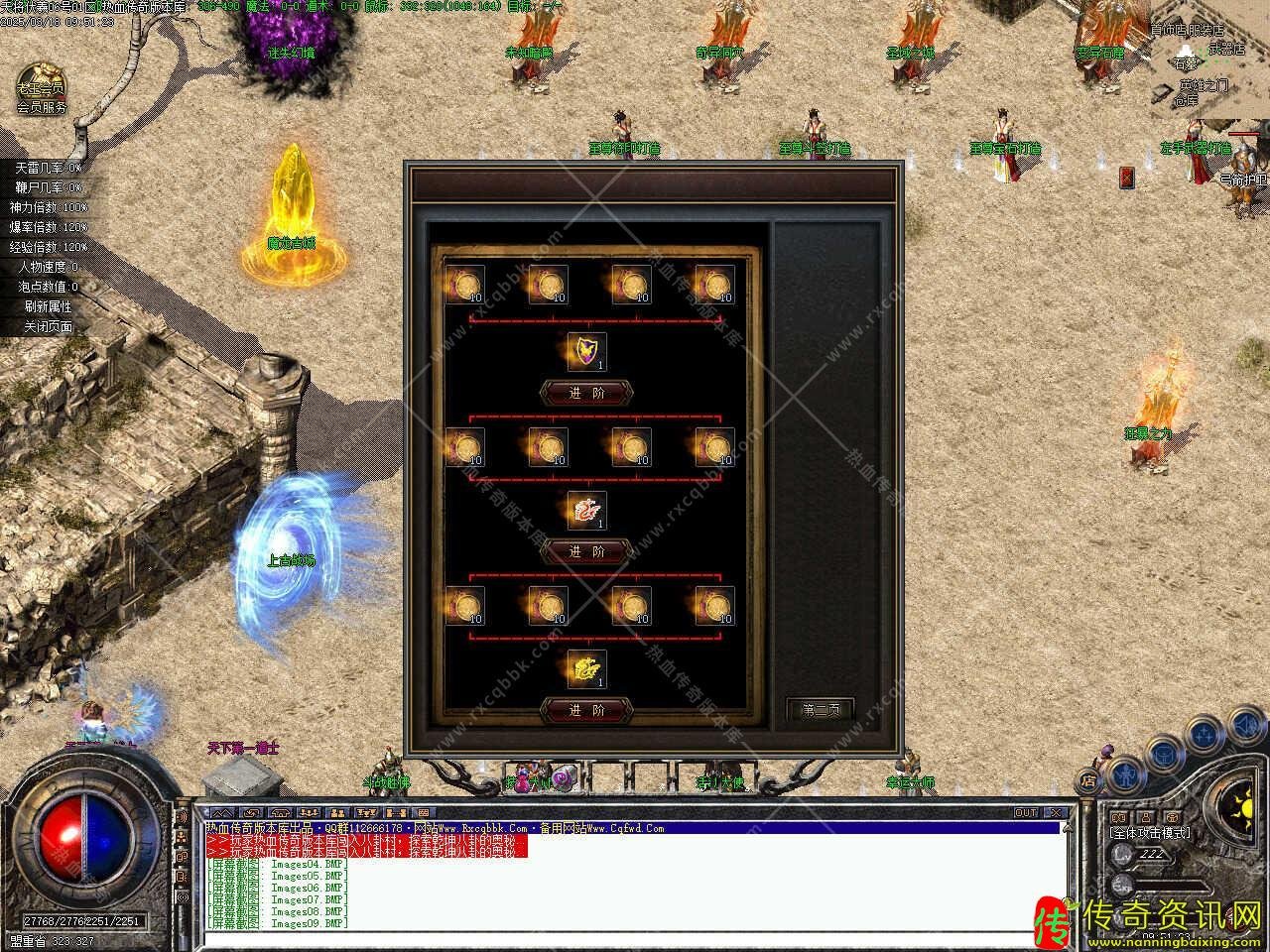Open the 店 shop round button

point(1088,781)
